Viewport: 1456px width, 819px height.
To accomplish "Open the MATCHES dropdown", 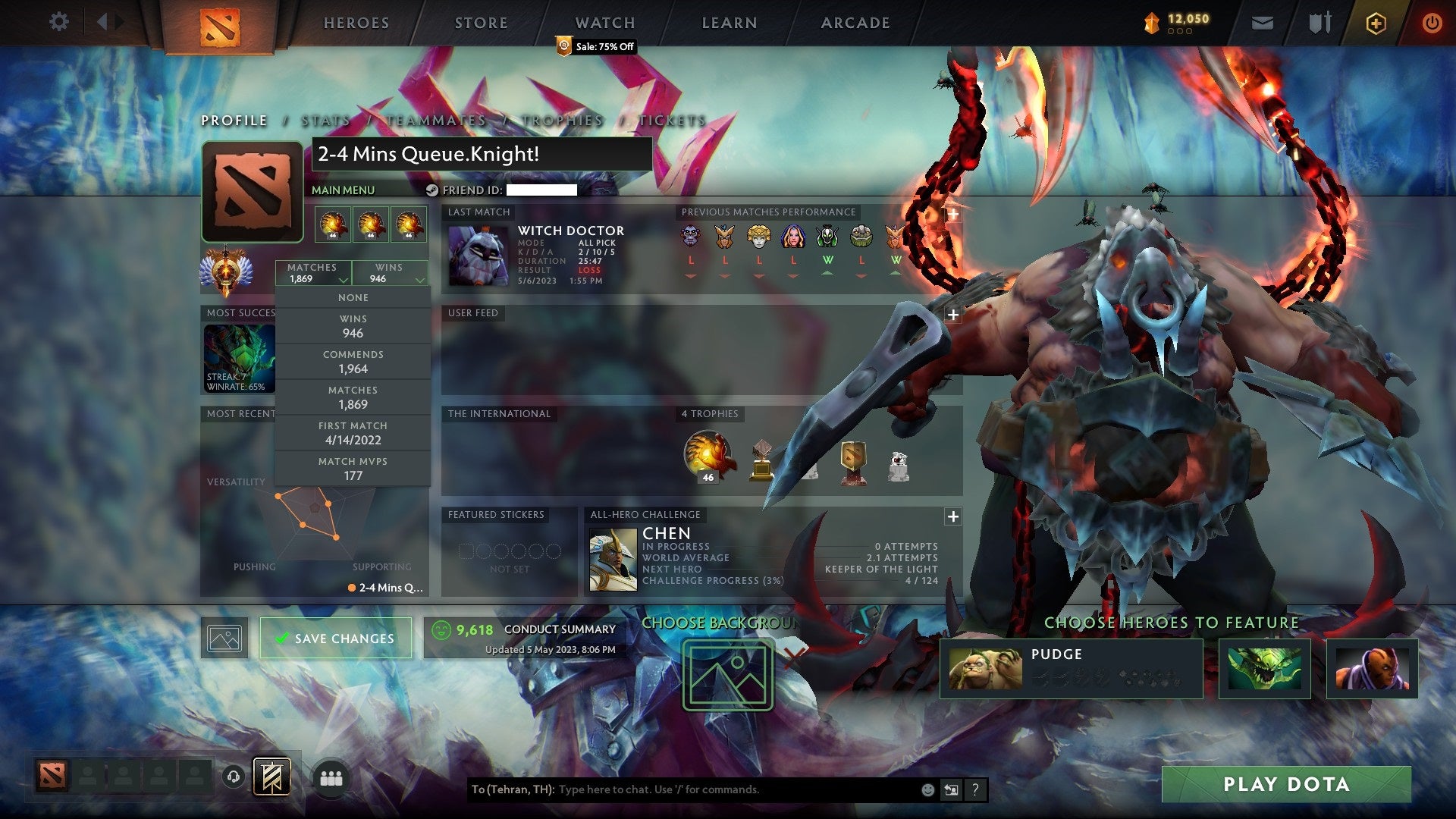I will click(313, 273).
